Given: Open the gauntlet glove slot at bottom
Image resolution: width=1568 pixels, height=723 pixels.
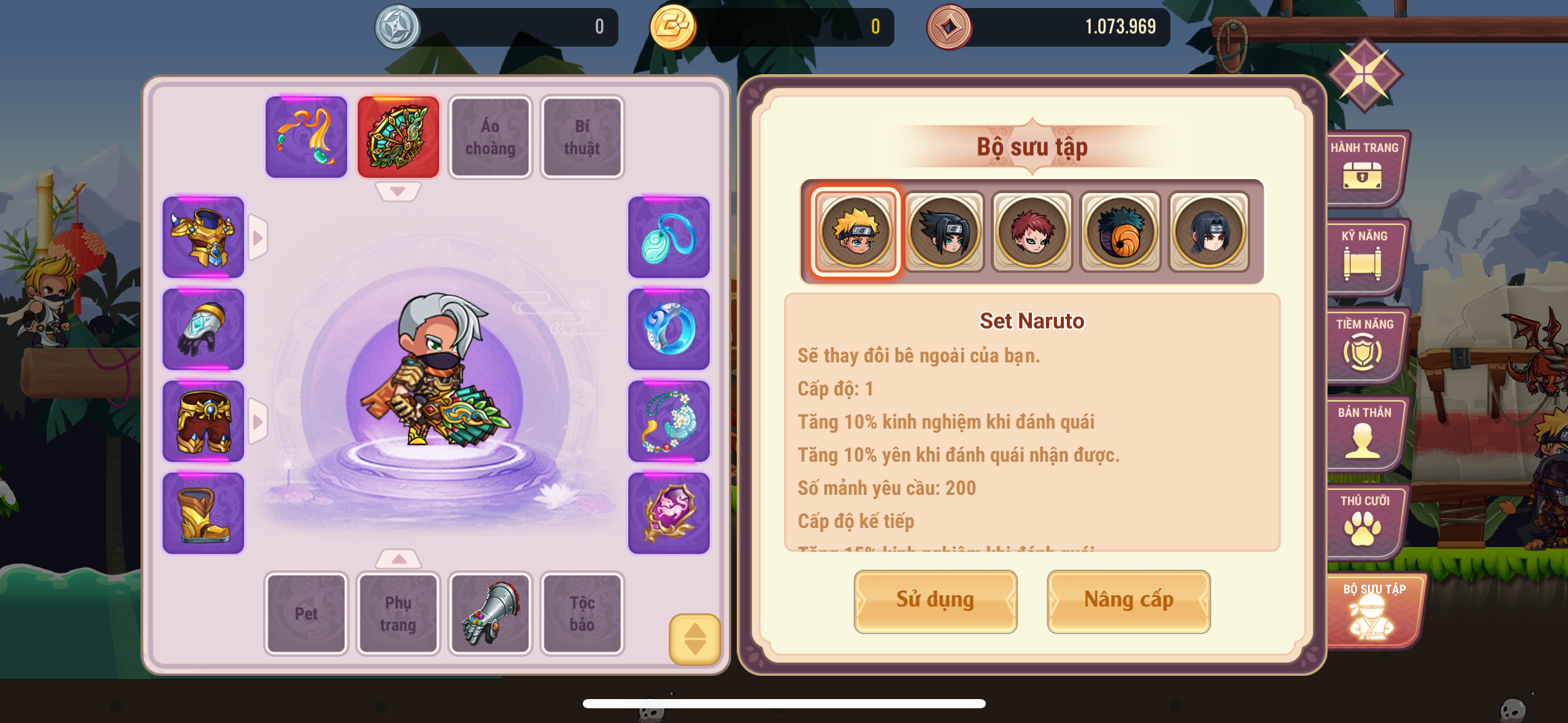Looking at the screenshot, I should click(490, 613).
